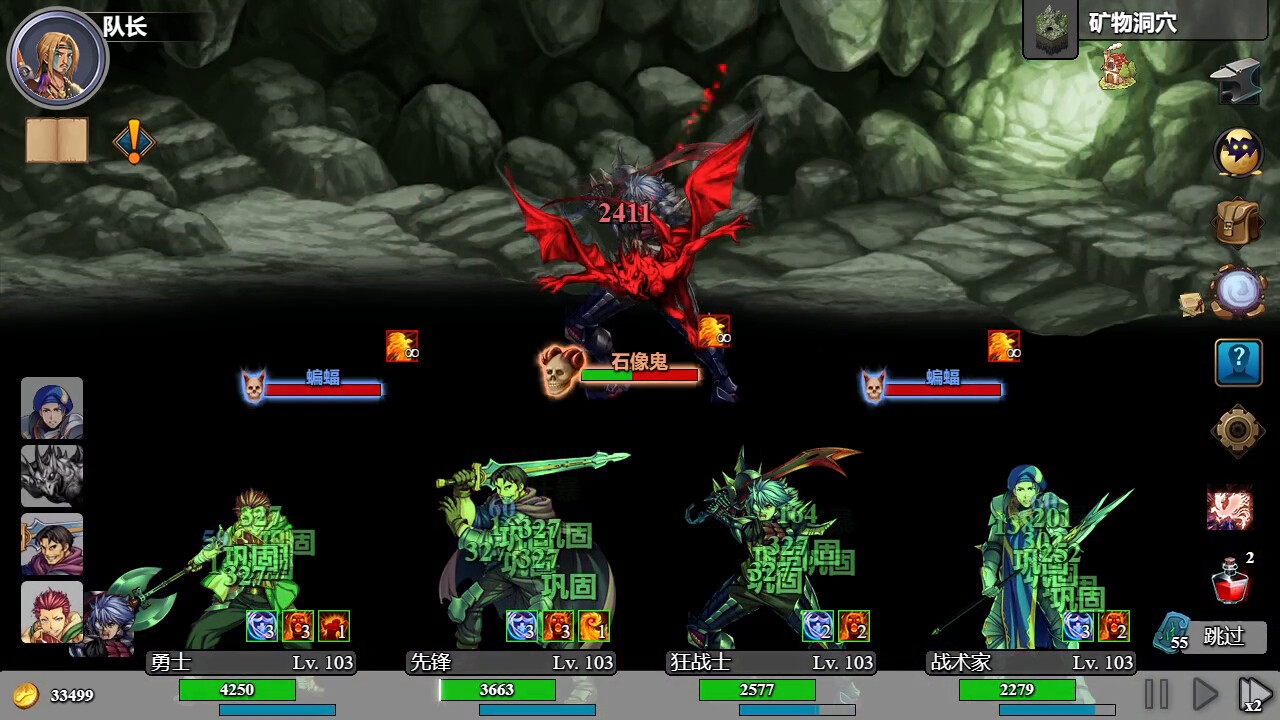Select the blue-haired ally portrait on left
The height and width of the screenshot is (720, 1280).
click(x=52, y=409)
